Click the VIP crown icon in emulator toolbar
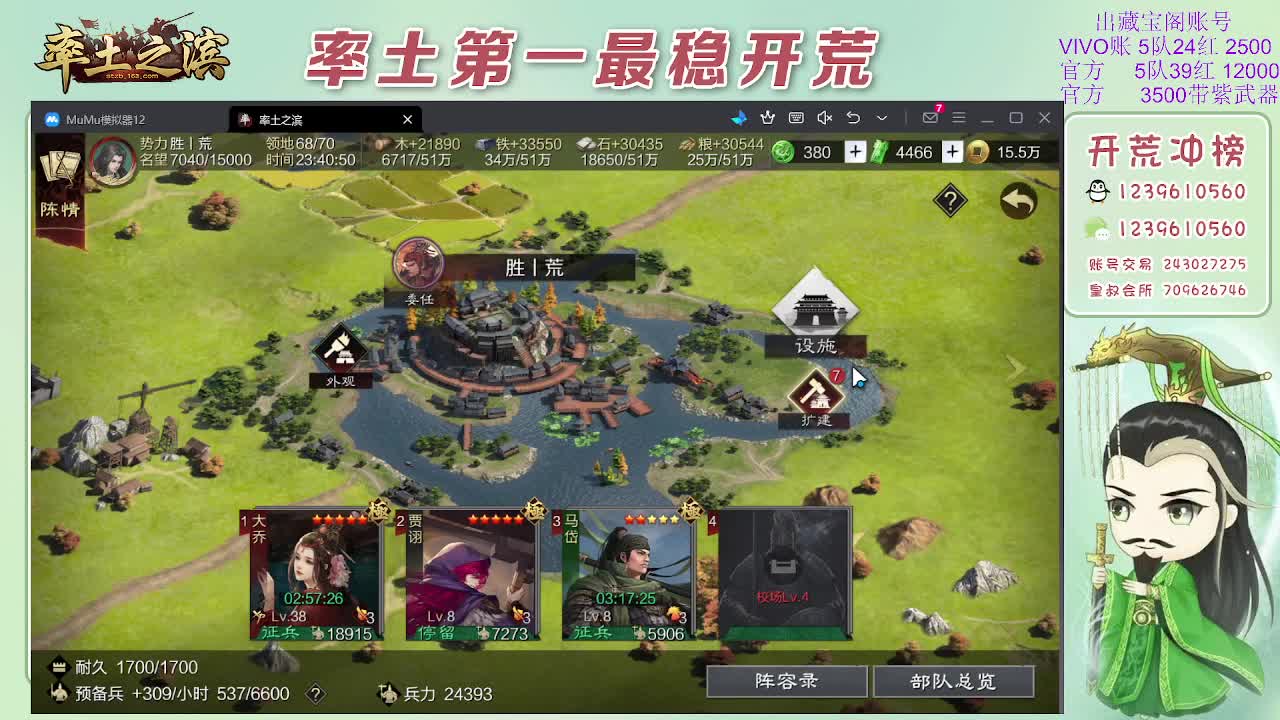The height and width of the screenshot is (720, 1280). coord(768,118)
